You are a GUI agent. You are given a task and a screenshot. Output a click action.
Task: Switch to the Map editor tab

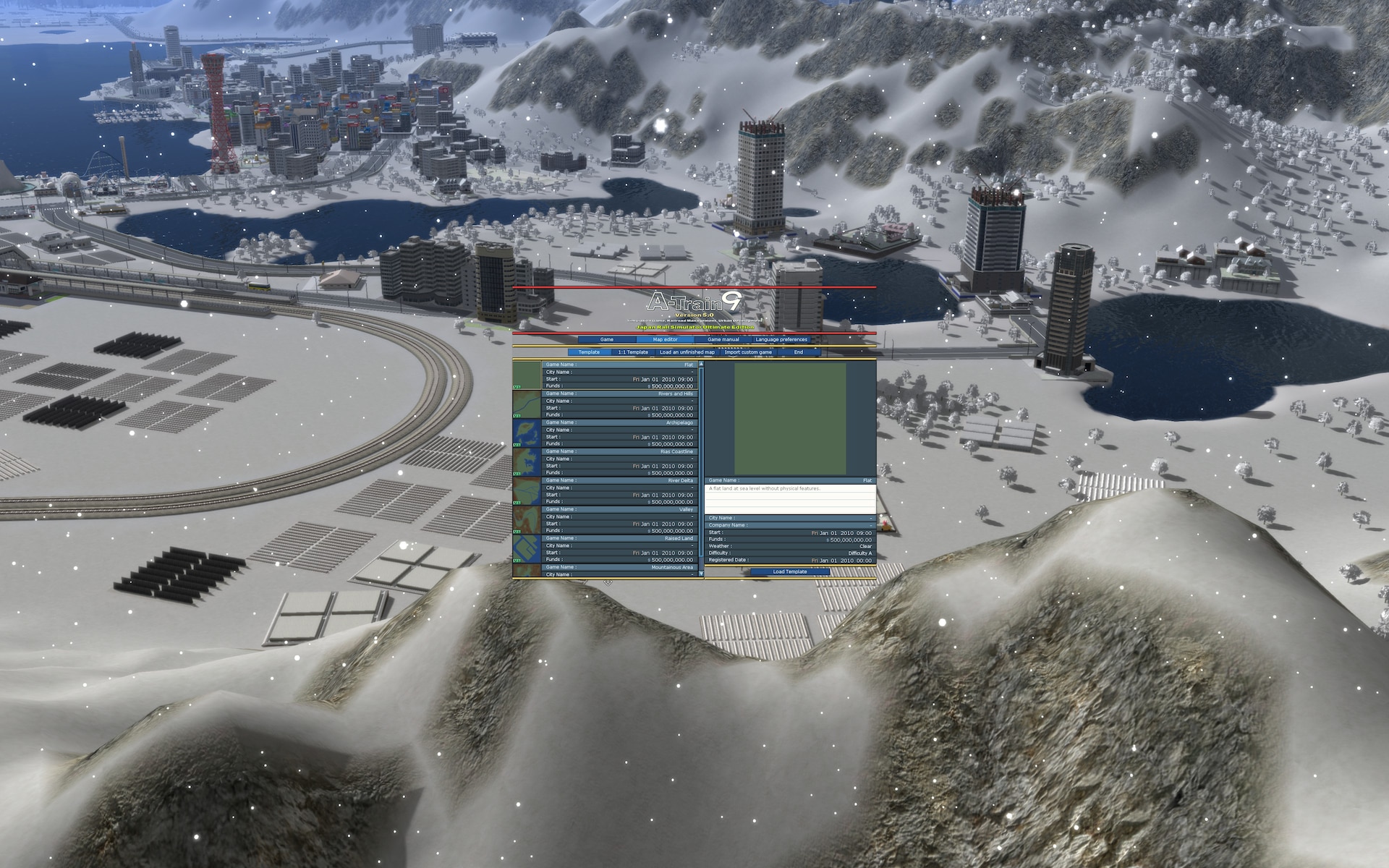point(665,339)
